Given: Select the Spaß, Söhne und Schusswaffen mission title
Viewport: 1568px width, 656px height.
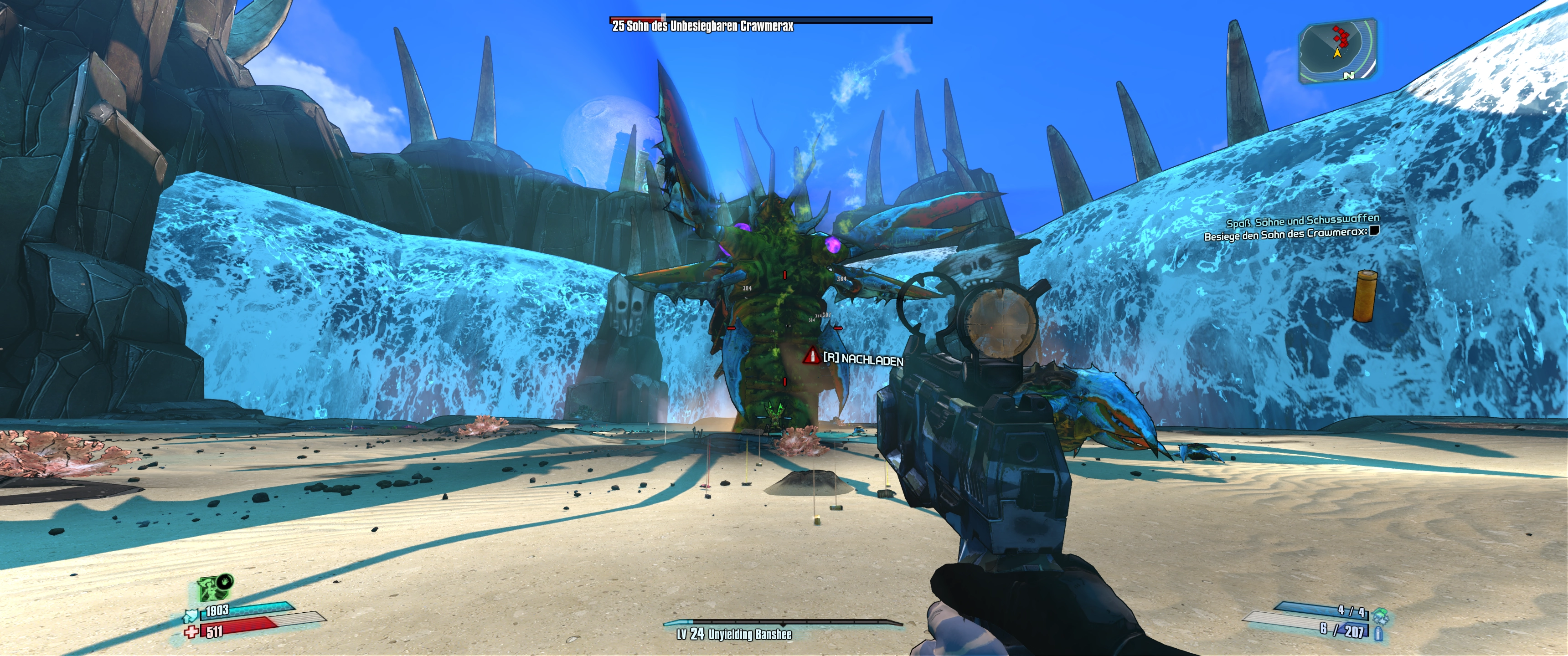Looking at the screenshot, I should [x=1302, y=220].
